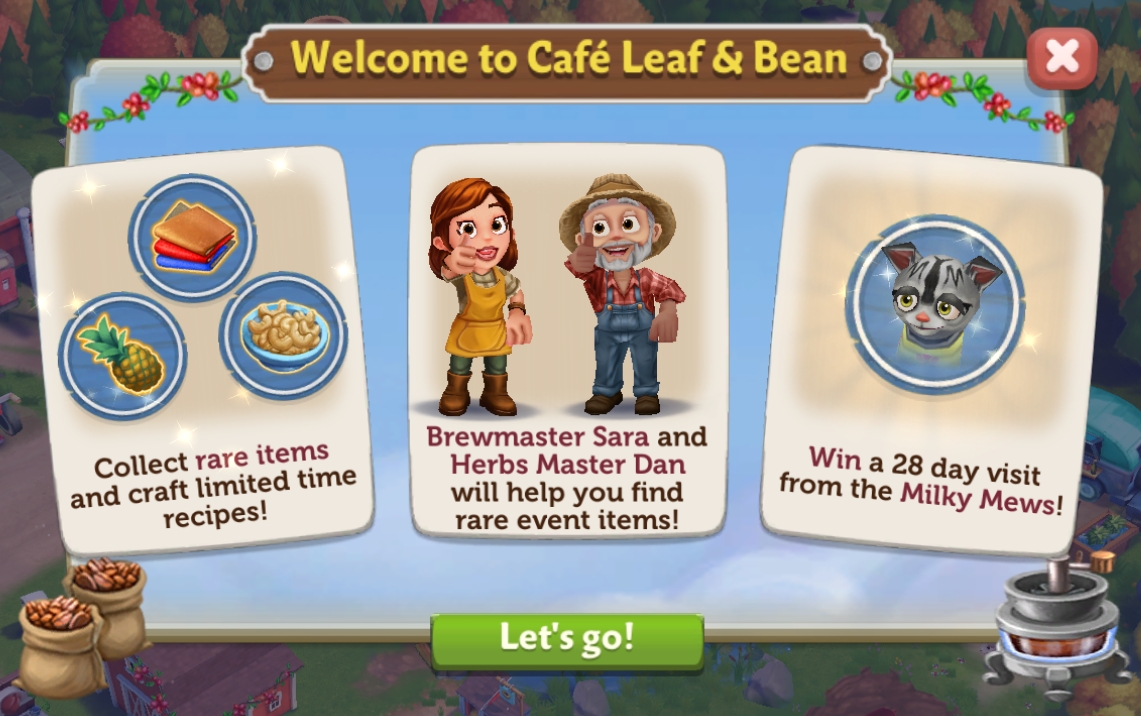Click the green Let's go! button
Image resolution: width=1141 pixels, height=716 pixels.
coord(567,639)
